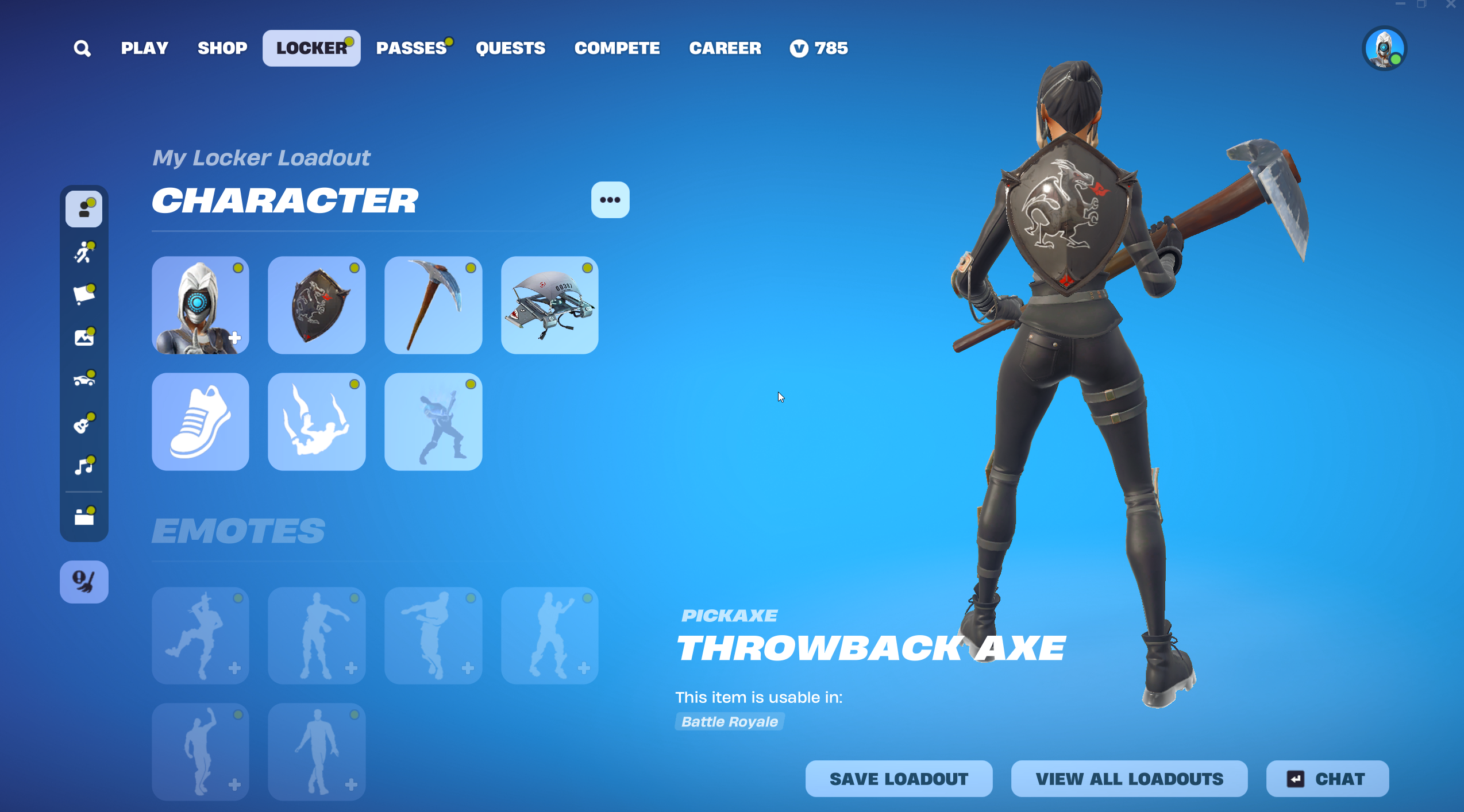
Task: Open the Quests tab
Action: (510, 48)
